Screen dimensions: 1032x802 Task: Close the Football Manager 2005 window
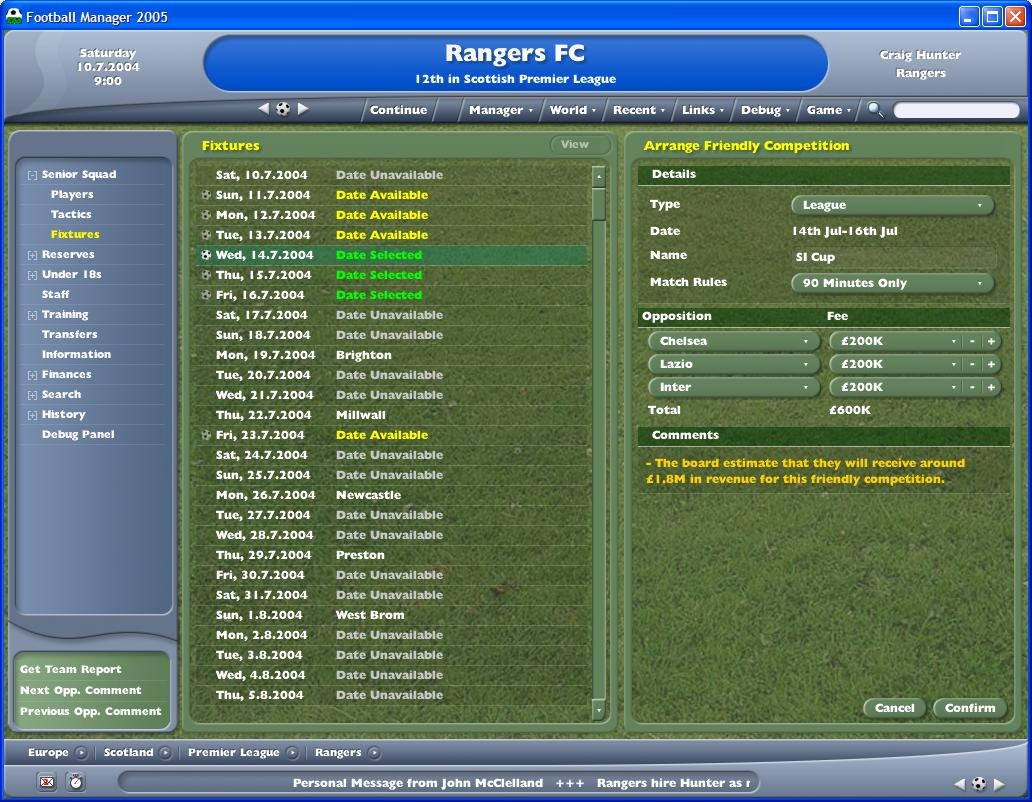[1014, 16]
